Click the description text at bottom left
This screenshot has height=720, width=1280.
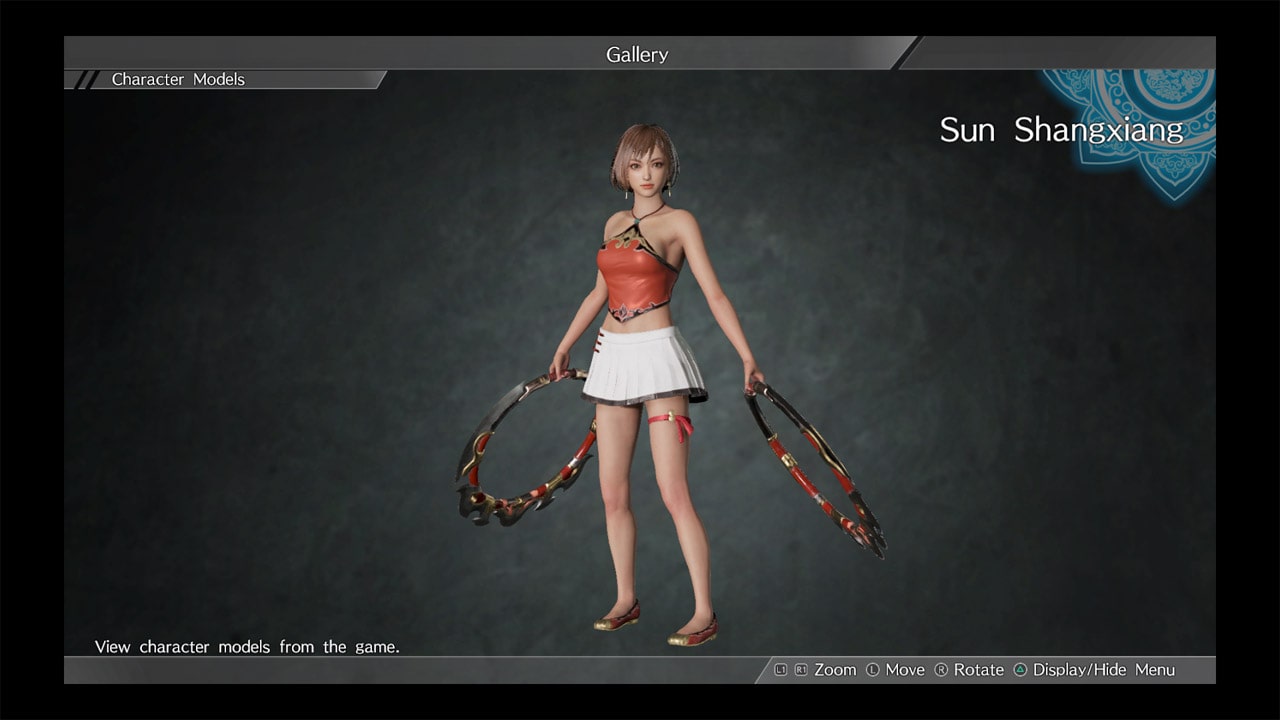[246, 647]
